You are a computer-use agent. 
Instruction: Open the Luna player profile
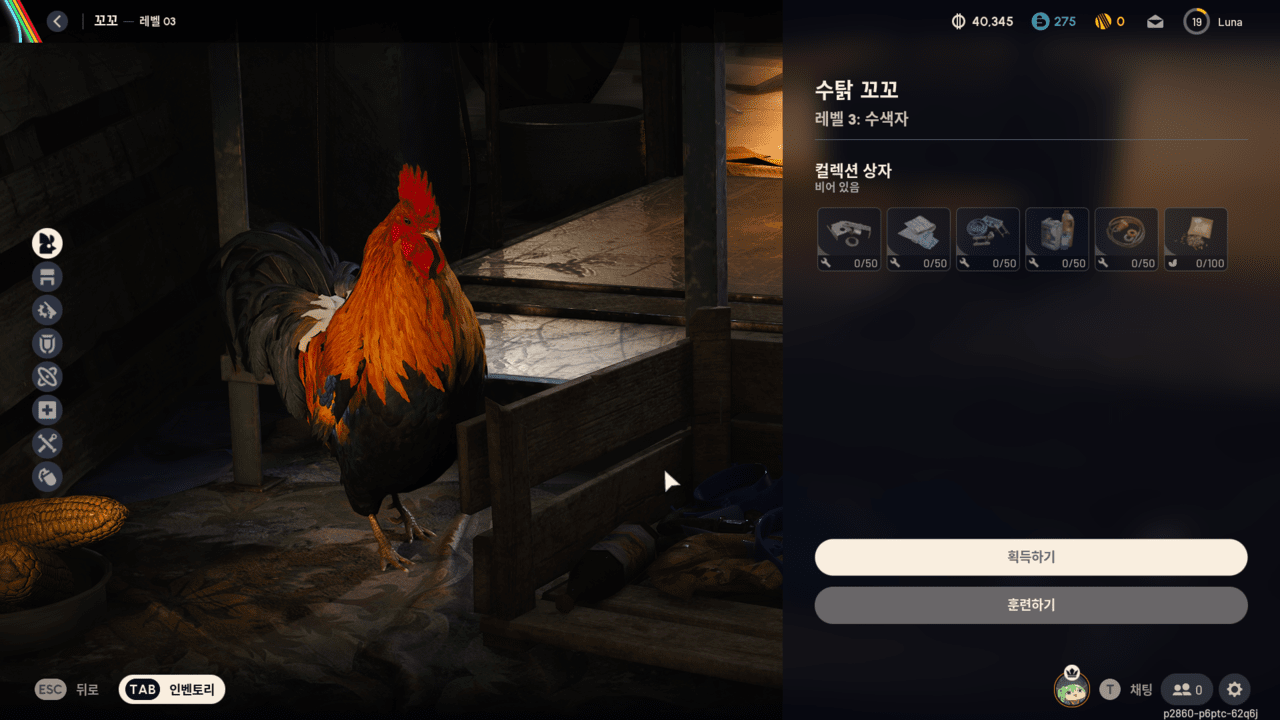point(1214,22)
